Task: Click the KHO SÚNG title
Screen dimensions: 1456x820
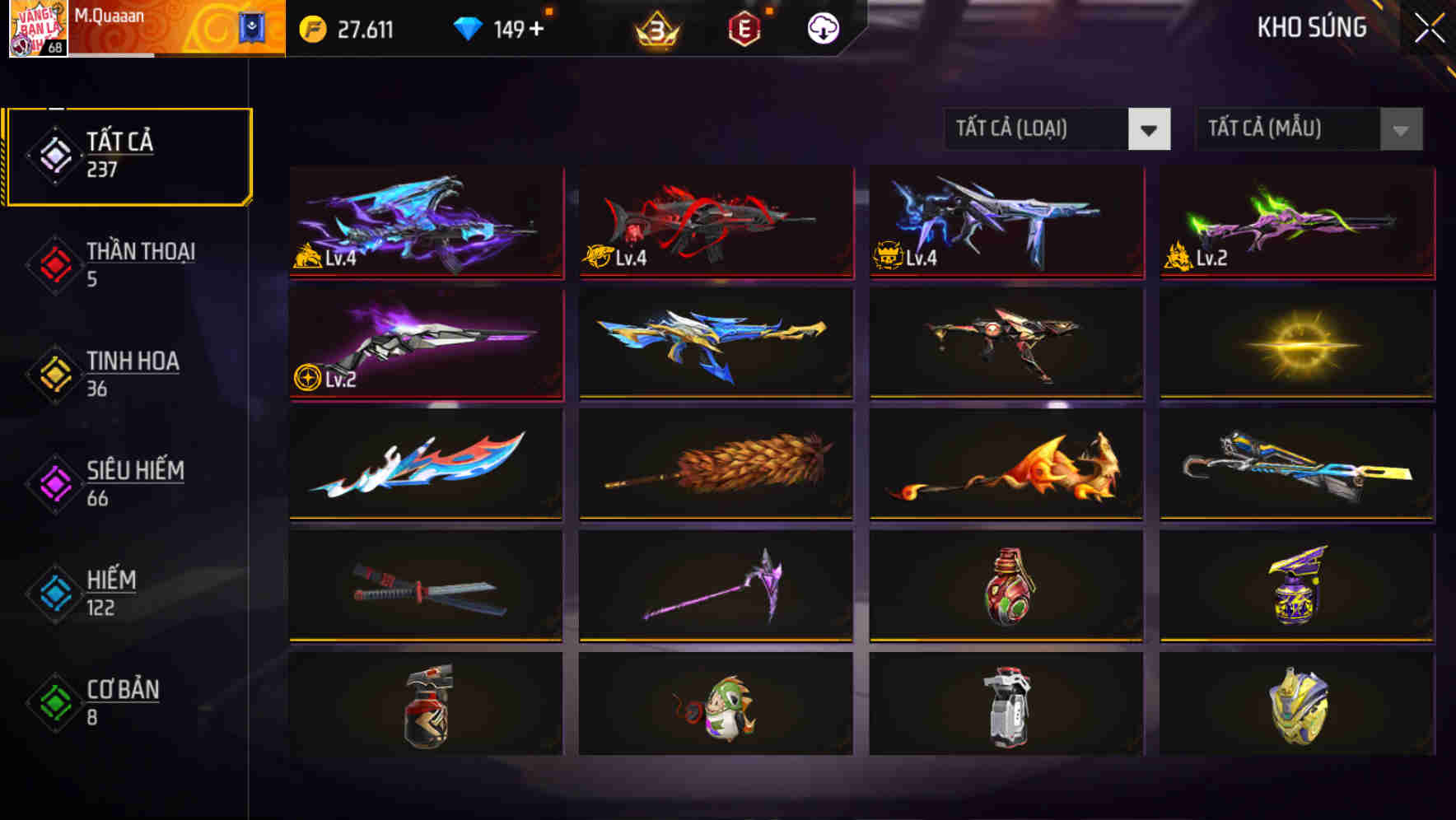Action: coord(1313,27)
